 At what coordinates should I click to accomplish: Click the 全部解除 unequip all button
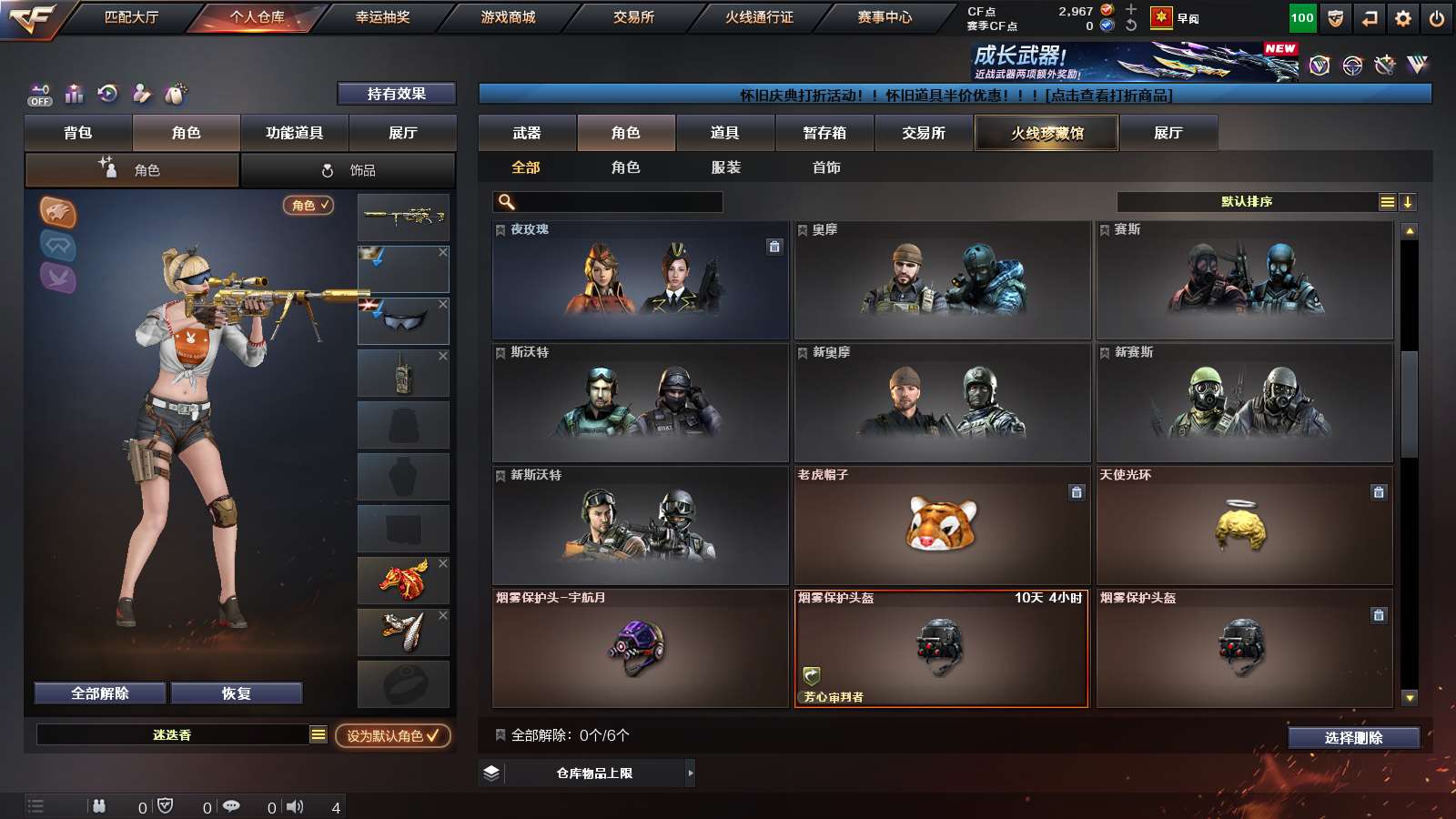tap(100, 693)
